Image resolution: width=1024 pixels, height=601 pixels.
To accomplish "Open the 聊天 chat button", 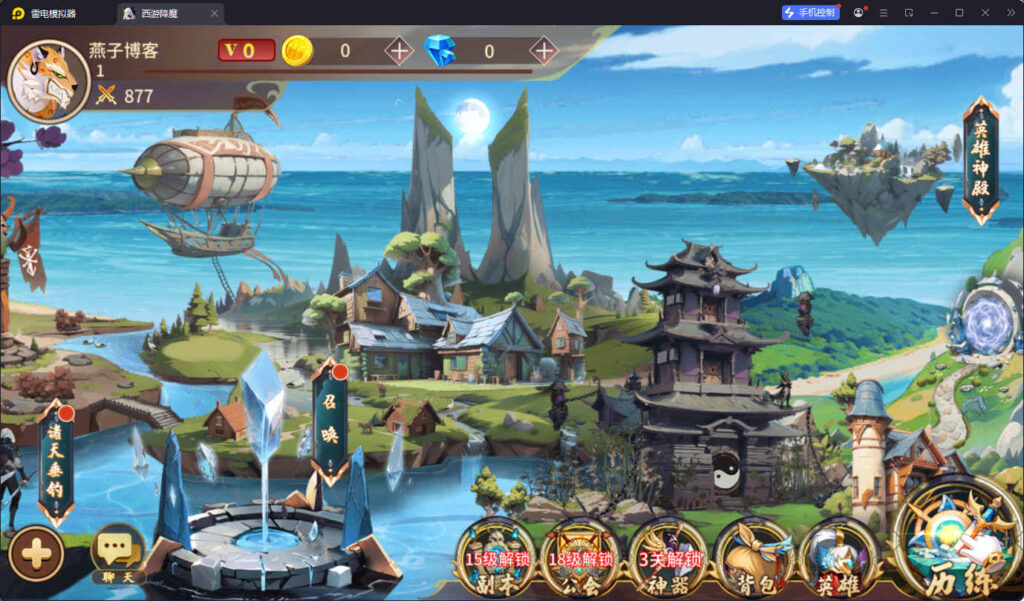I will click(x=118, y=553).
